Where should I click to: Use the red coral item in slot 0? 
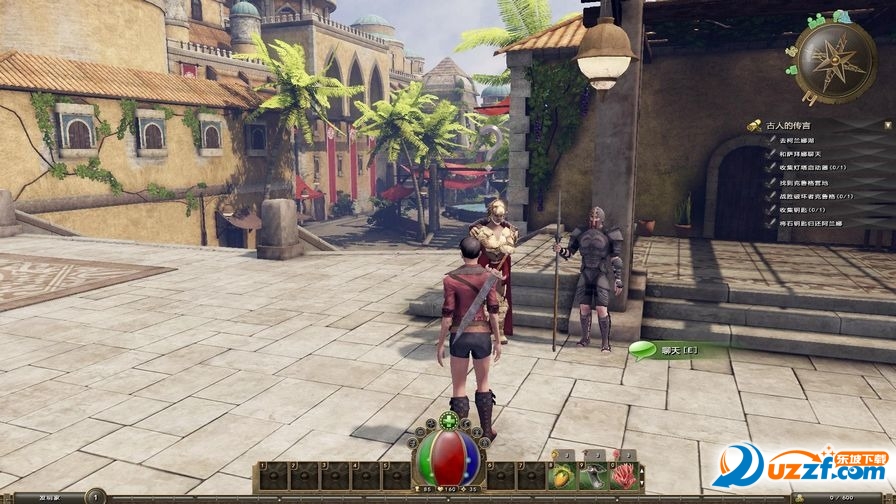pos(626,475)
